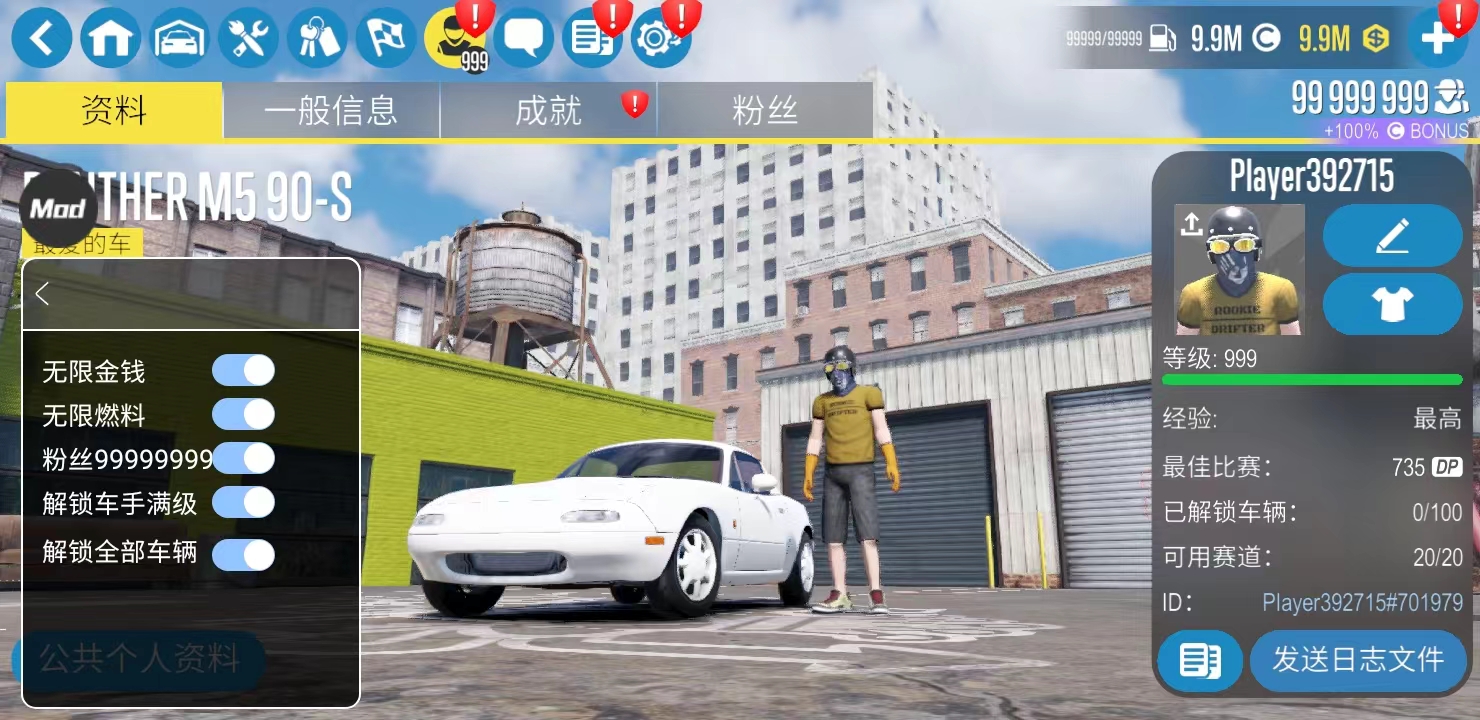Collapse the mod menu with its back arrow

coord(42,294)
